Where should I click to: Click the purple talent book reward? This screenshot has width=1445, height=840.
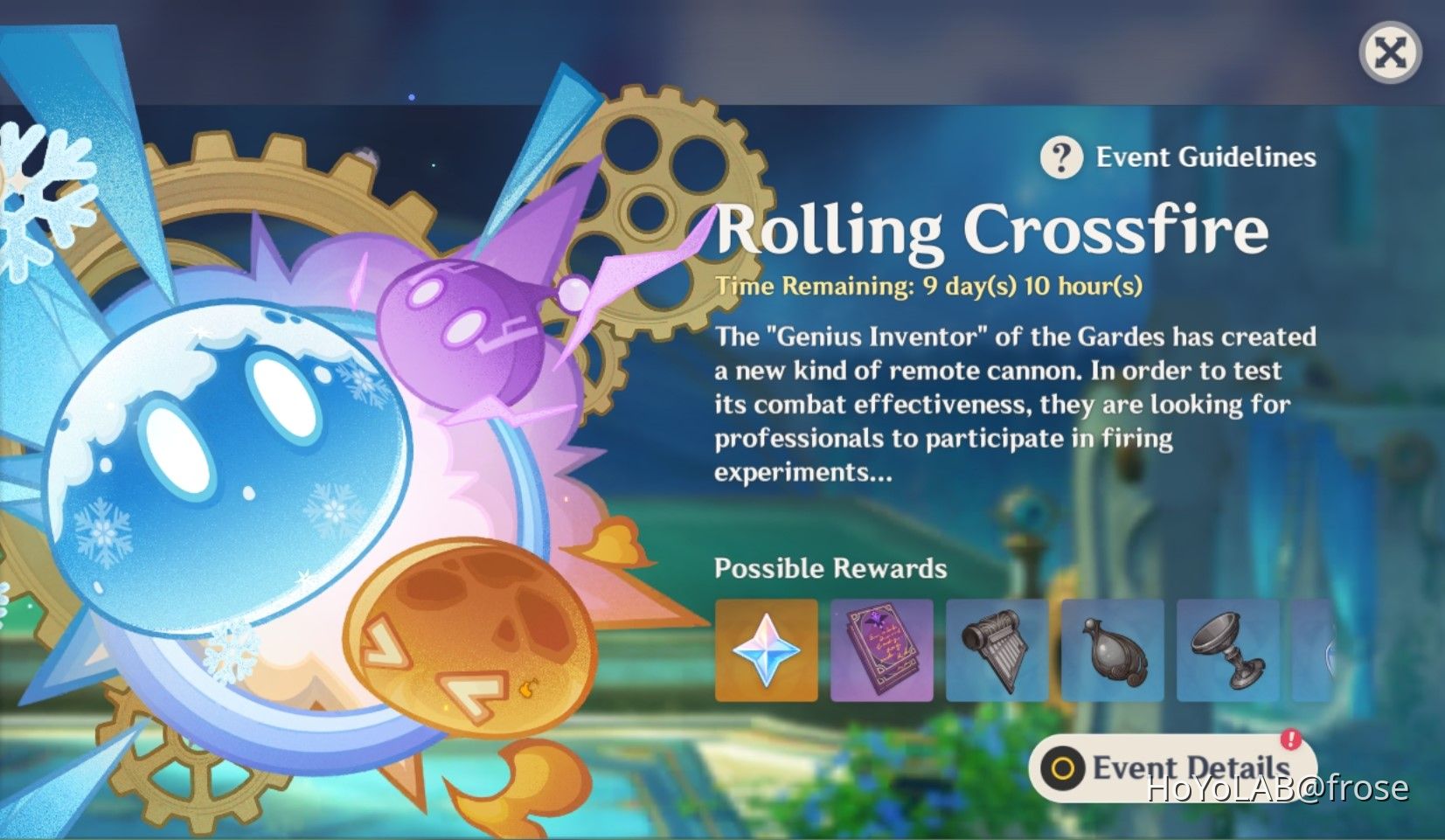881,649
